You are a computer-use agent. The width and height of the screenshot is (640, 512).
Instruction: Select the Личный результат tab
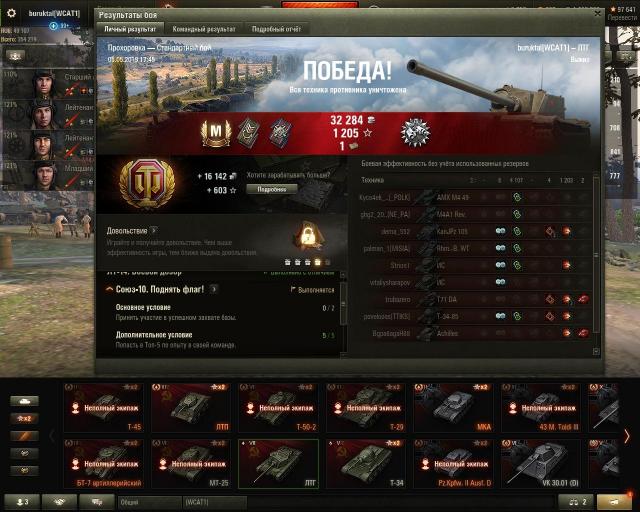(x=128, y=30)
